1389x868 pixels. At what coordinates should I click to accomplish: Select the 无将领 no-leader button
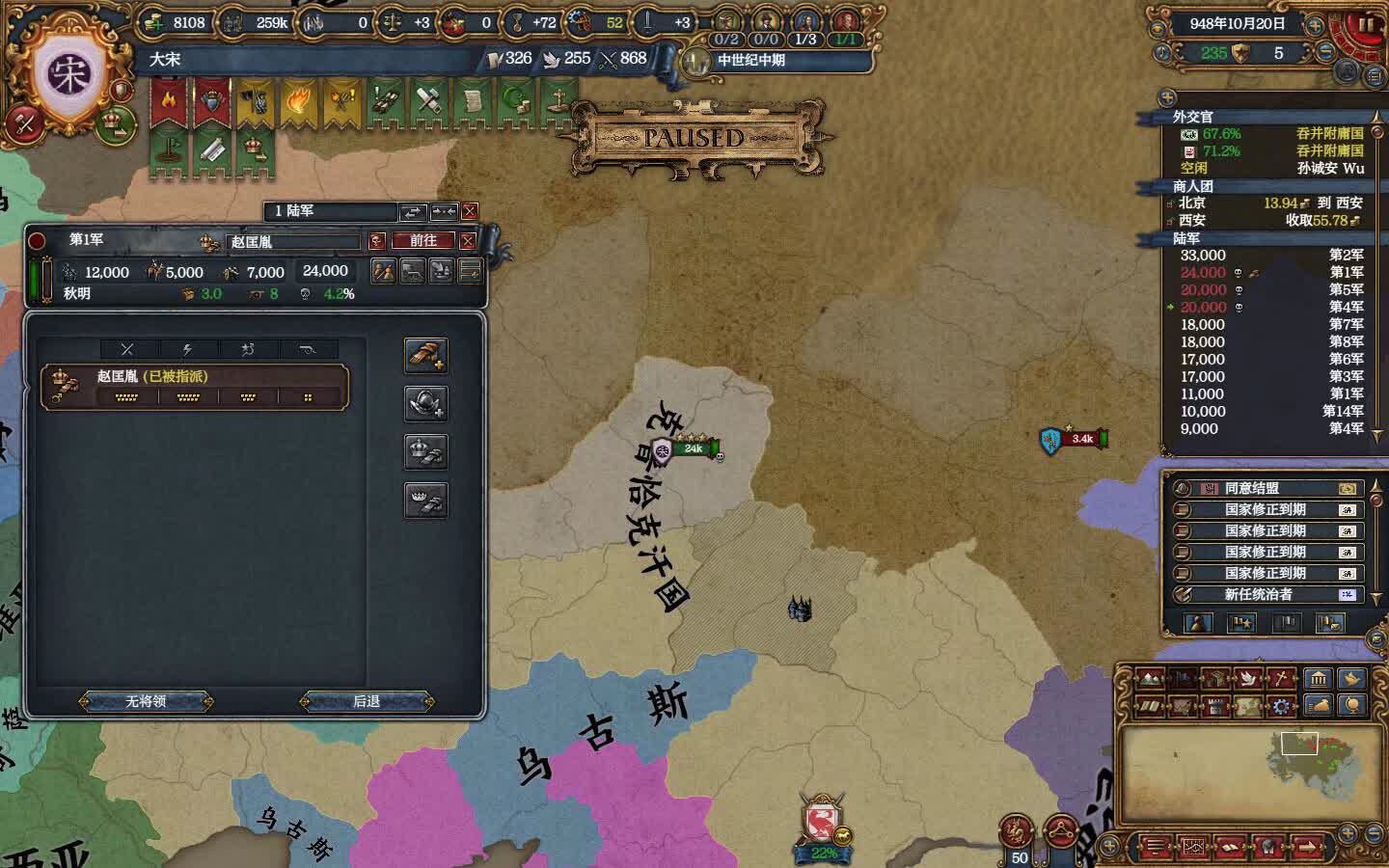click(x=146, y=701)
